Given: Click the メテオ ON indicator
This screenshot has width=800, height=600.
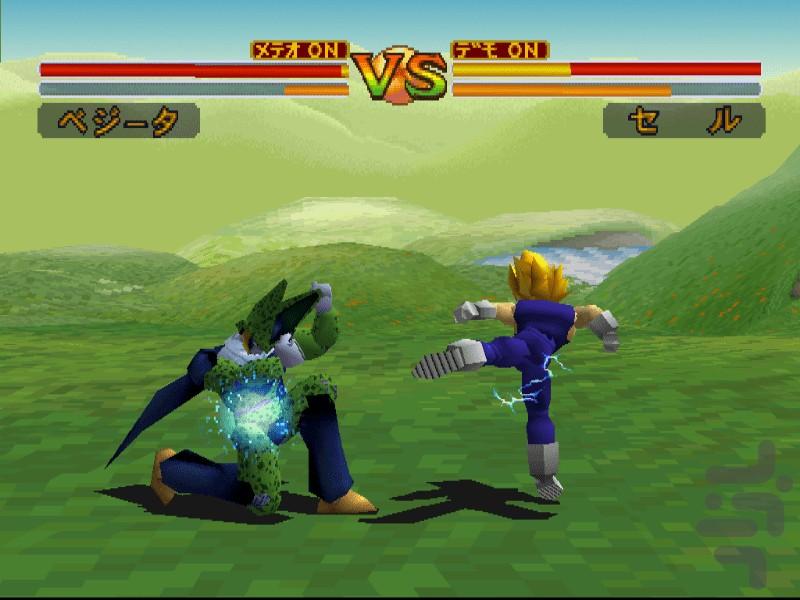Looking at the screenshot, I should pyautogui.click(x=299, y=49).
